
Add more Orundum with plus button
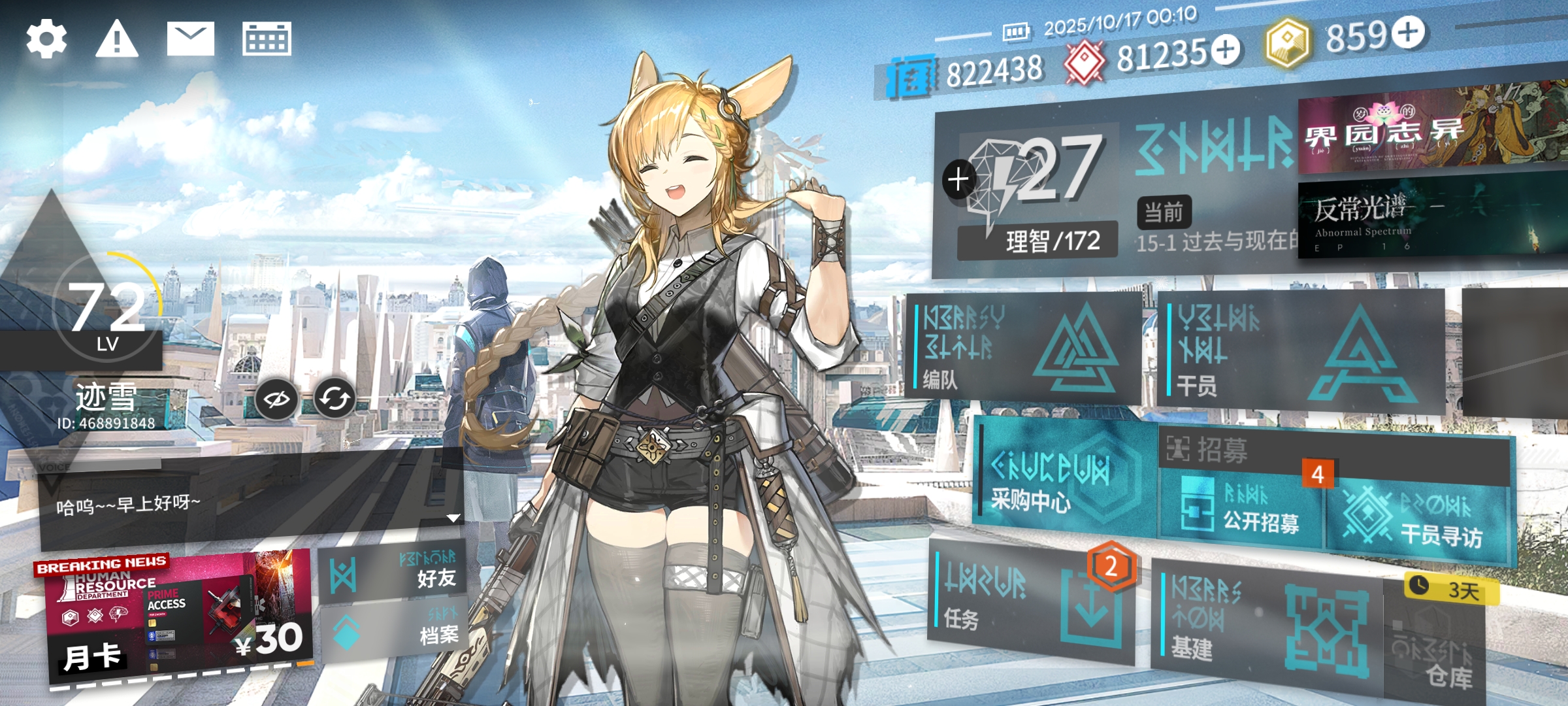coord(1226,50)
